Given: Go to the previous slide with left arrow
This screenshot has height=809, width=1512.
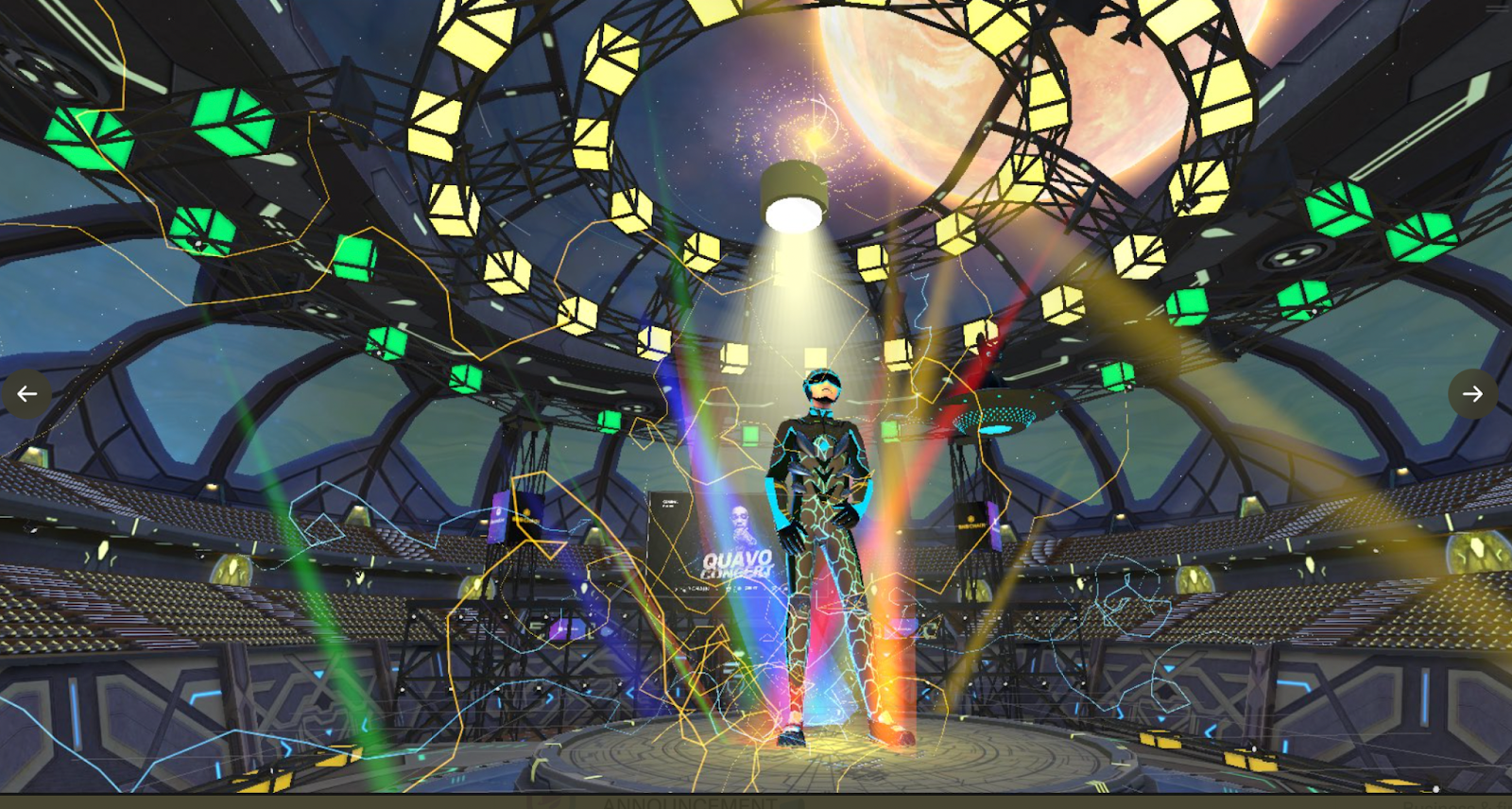Looking at the screenshot, I should 27,394.
